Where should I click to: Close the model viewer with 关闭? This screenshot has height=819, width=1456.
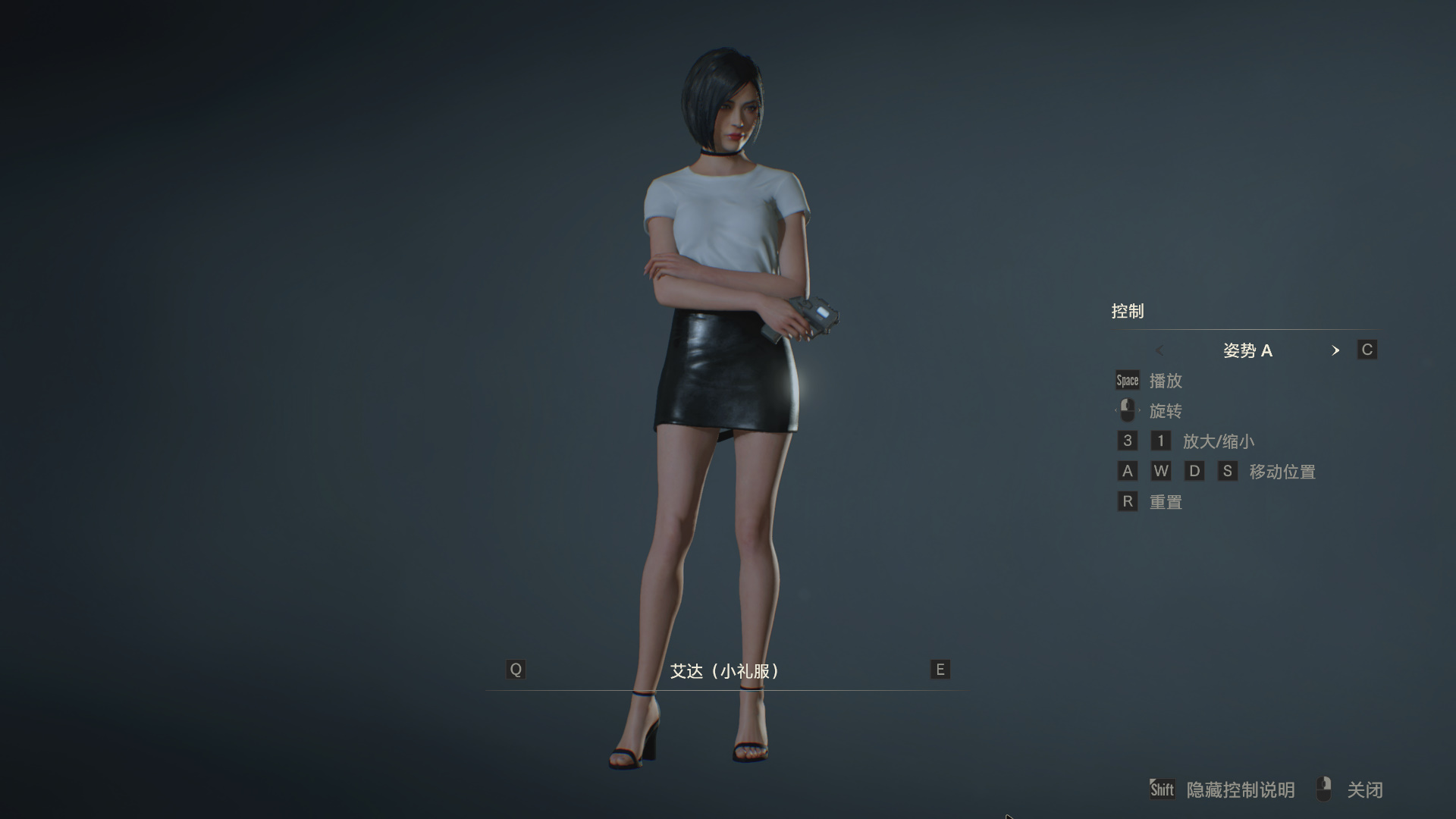[x=1363, y=790]
